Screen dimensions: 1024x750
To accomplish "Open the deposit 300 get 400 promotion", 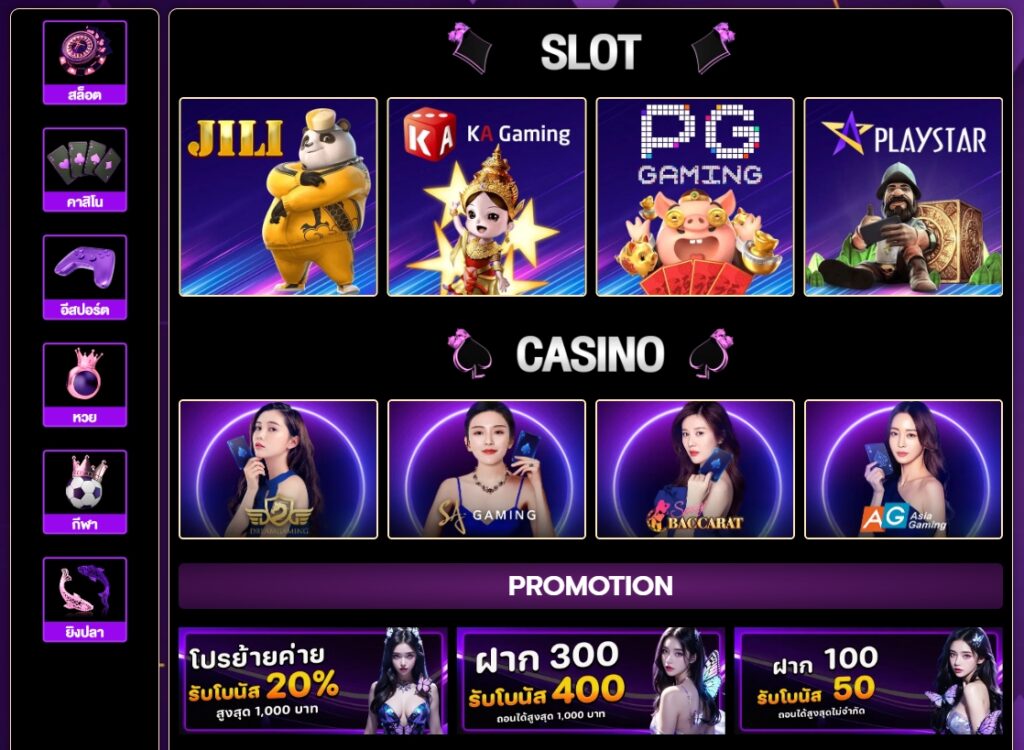I will coord(590,681).
